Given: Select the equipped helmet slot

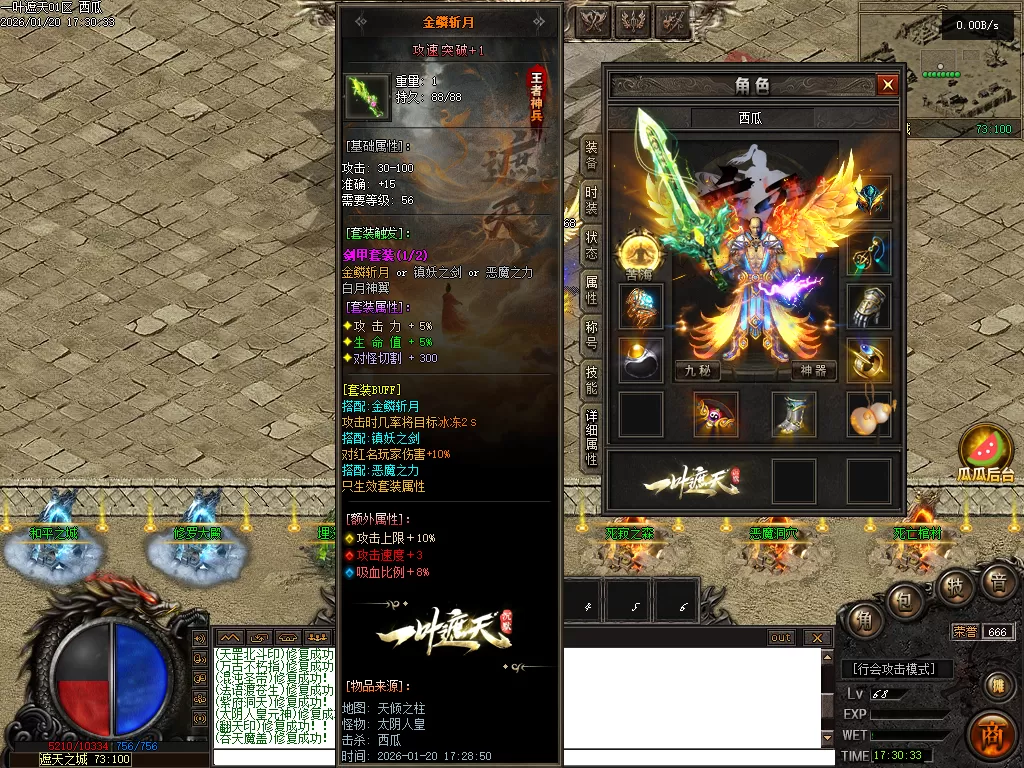Looking at the screenshot, I should [x=869, y=198].
